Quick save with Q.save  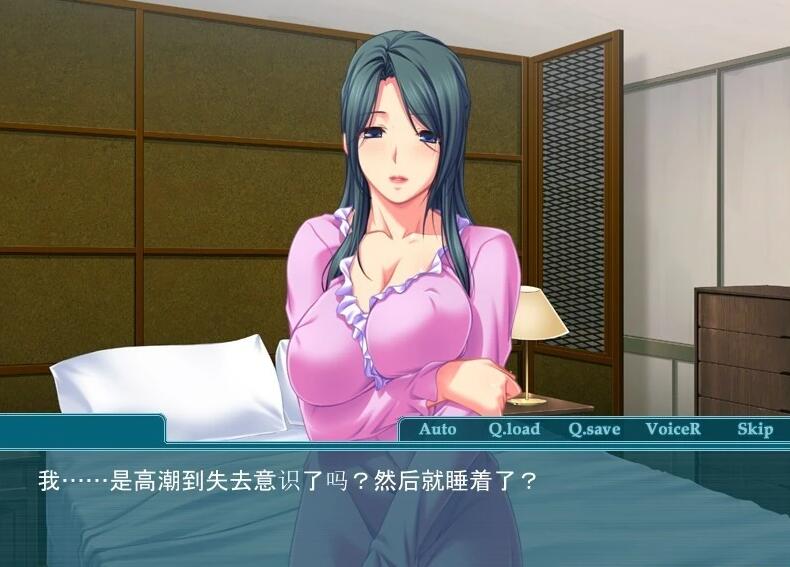point(594,429)
